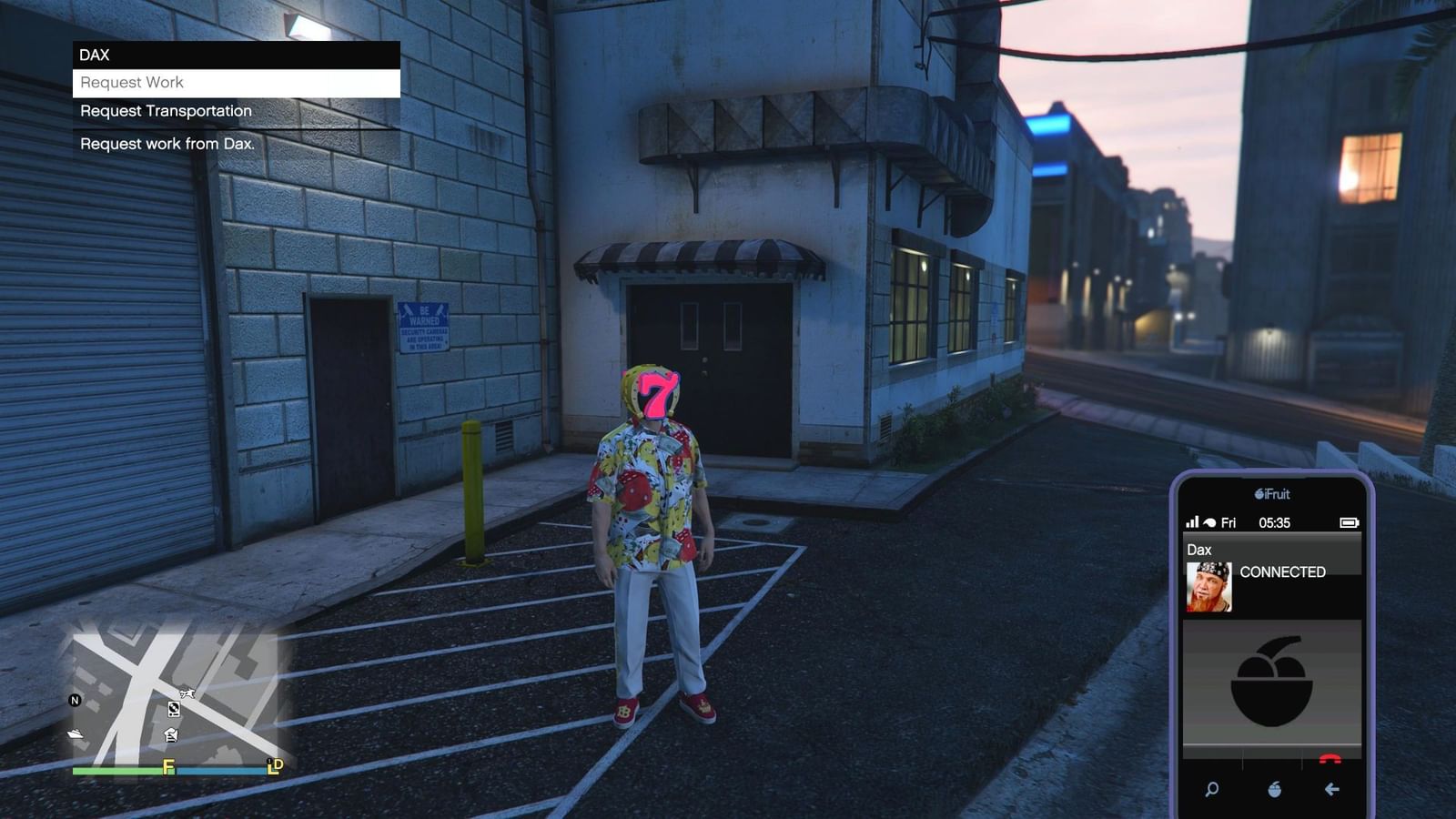Select the Request Work option
The width and height of the screenshot is (1456, 819).
(132, 83)
